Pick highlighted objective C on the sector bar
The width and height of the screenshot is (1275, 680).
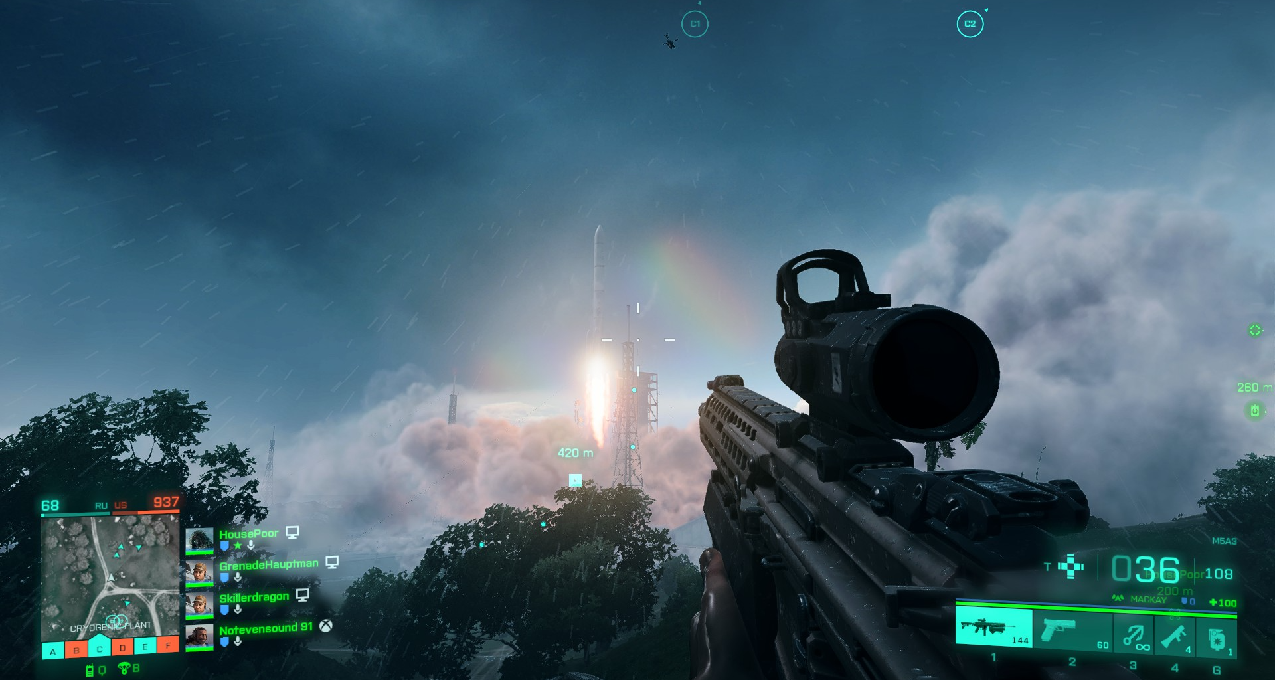99,649
